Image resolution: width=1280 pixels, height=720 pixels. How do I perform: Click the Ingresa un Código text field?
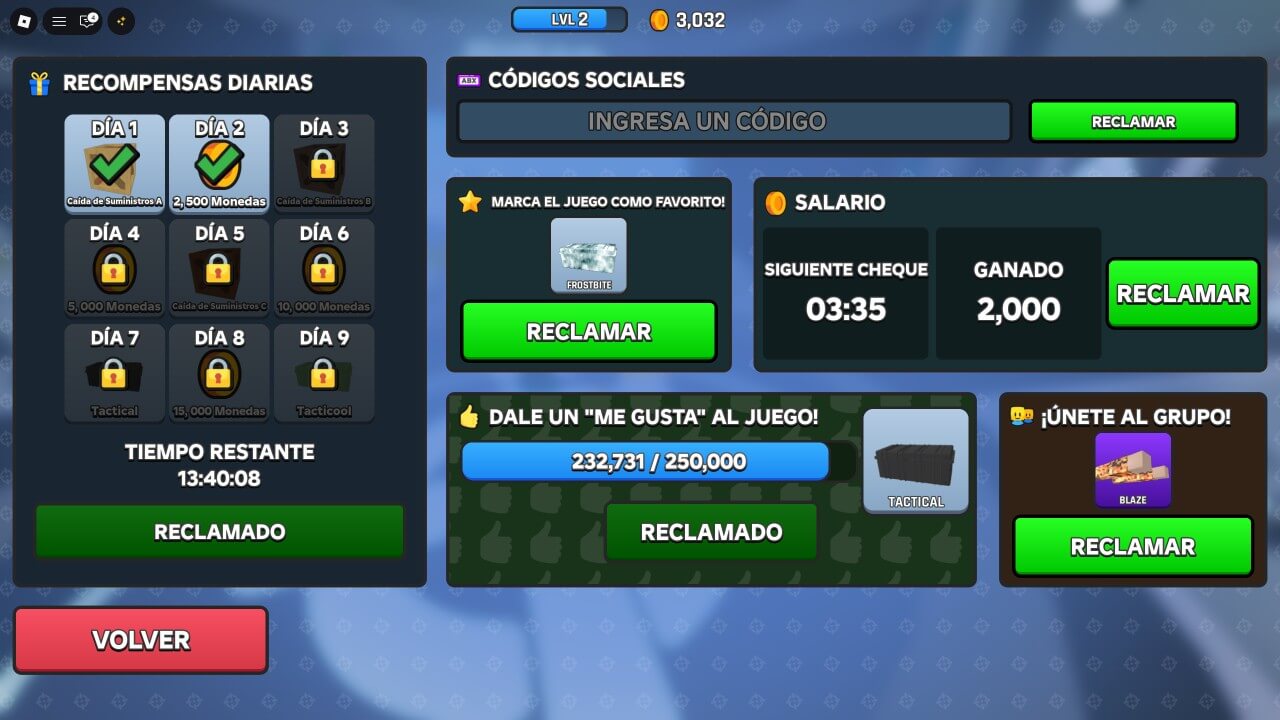click(733, 121)
